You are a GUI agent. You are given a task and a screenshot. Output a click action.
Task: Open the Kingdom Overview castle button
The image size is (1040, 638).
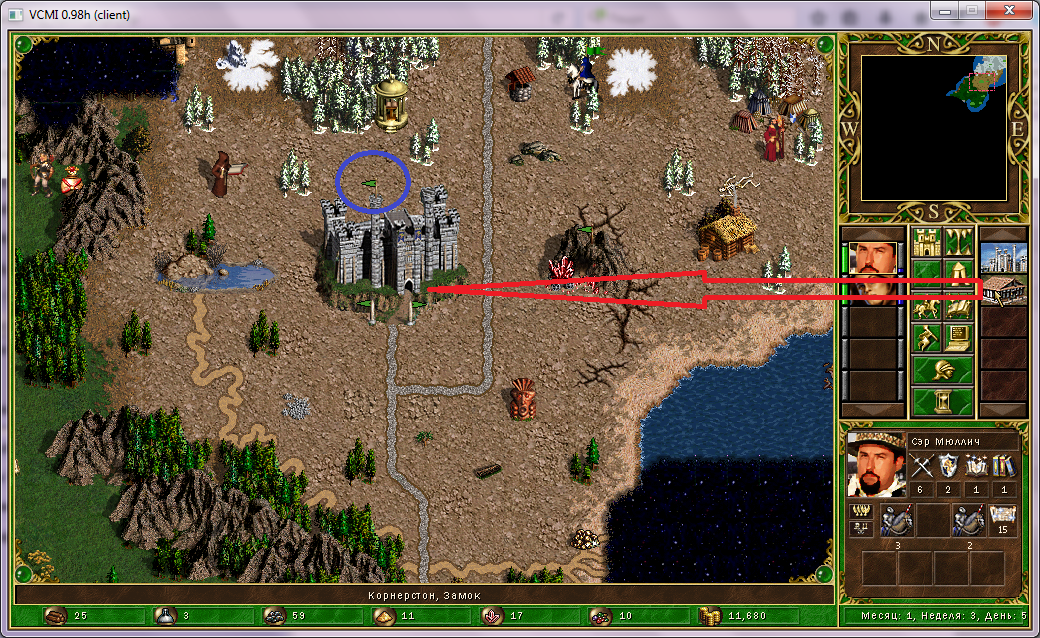(x=926, y=241)
